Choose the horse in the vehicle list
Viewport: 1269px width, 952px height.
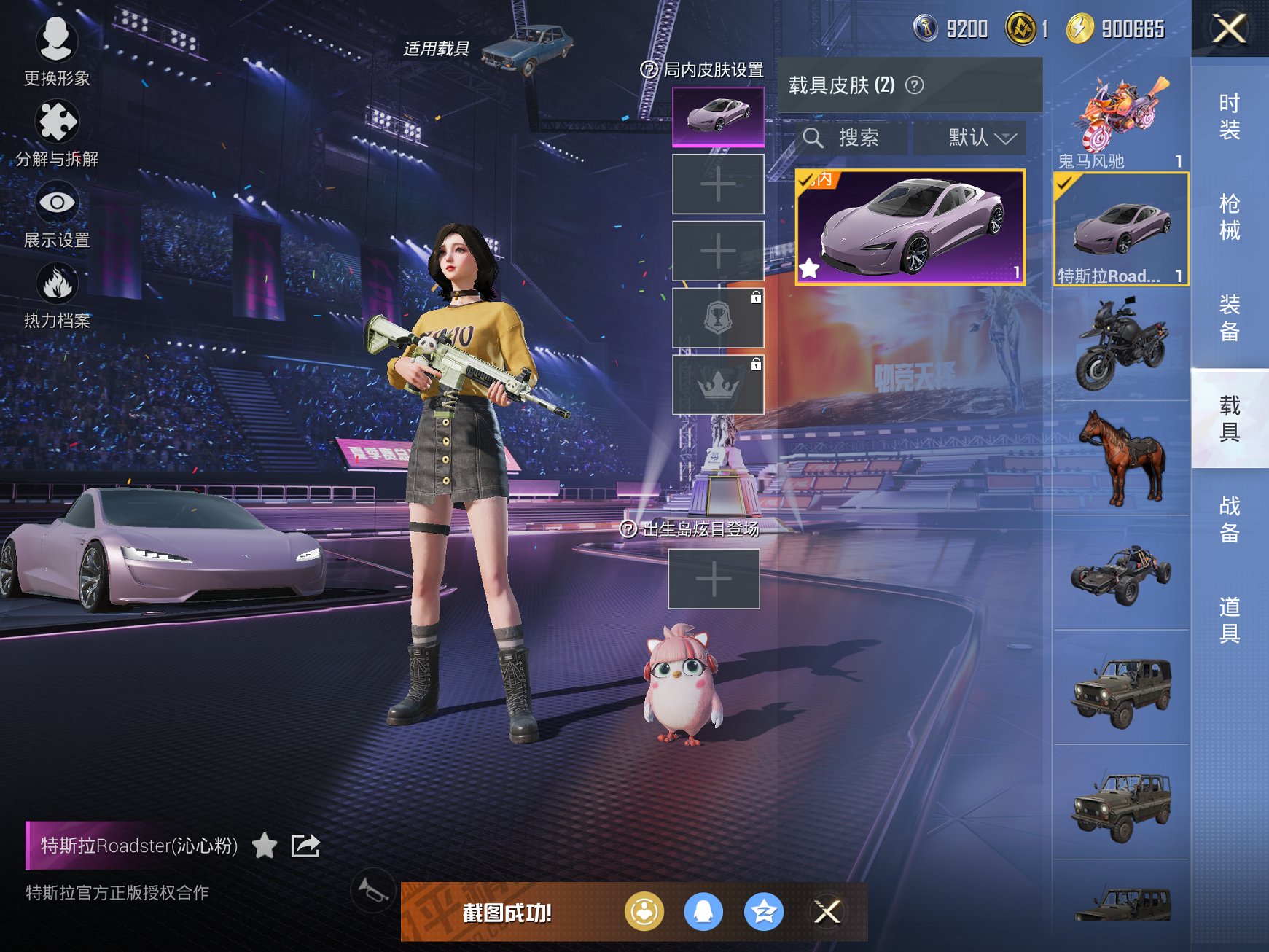tap(1120, 458)
